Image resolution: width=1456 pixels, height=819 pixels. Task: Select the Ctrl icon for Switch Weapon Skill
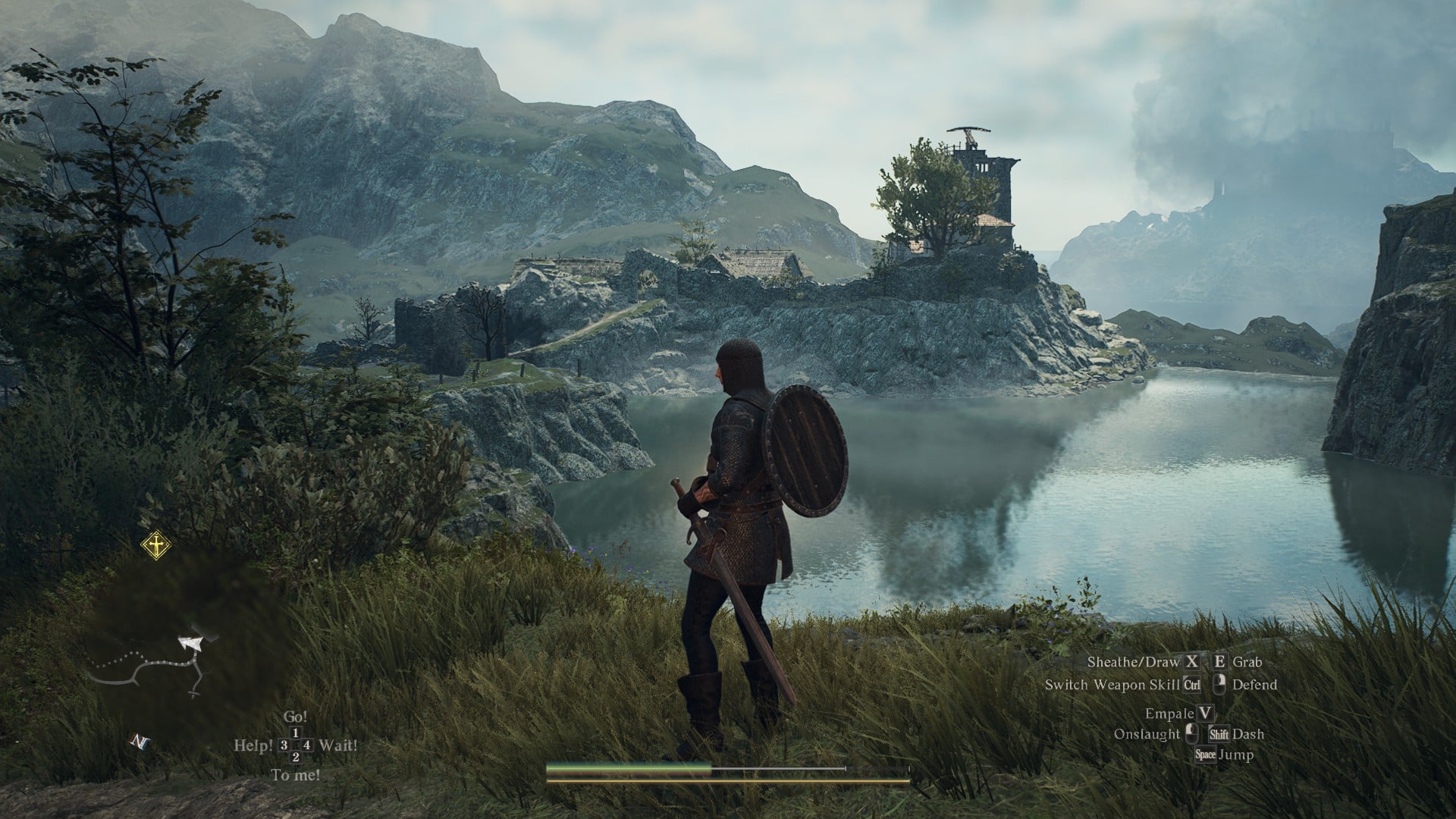(x=1193, y=685)
